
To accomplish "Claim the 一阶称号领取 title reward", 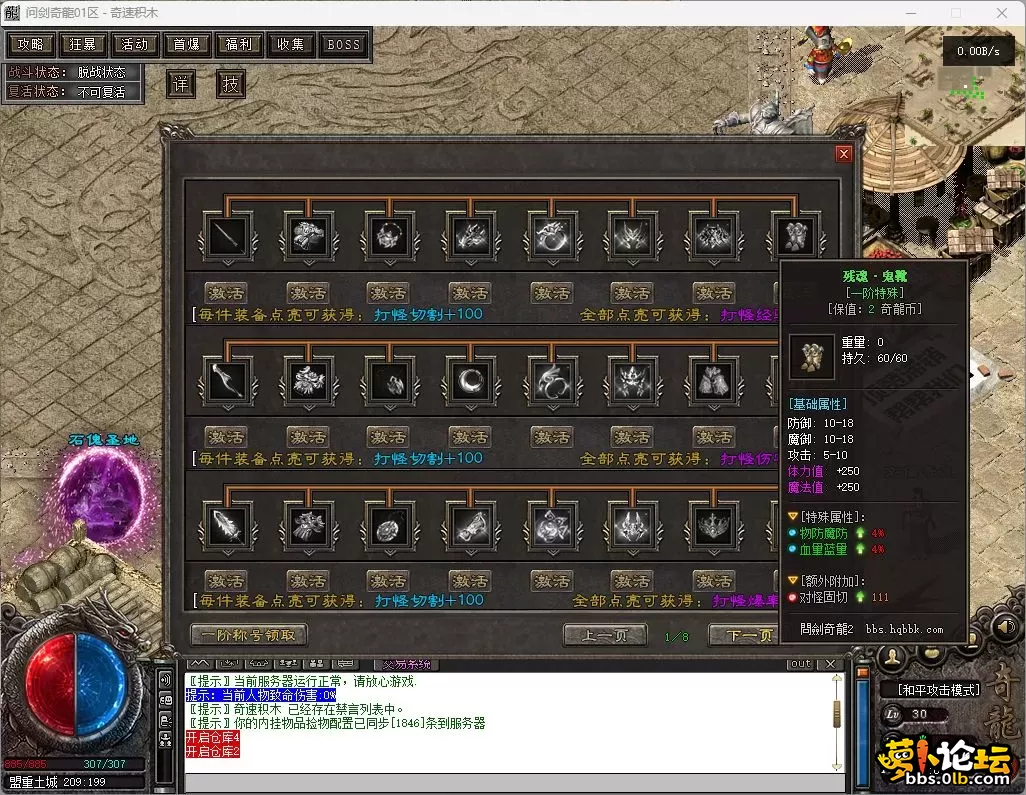I will [249, 635].
